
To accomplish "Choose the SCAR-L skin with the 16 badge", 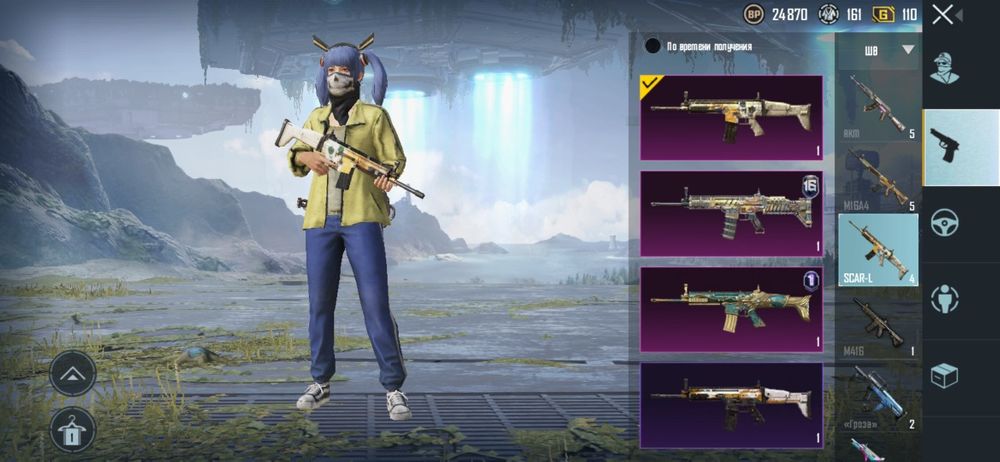I will pos(731,213).
